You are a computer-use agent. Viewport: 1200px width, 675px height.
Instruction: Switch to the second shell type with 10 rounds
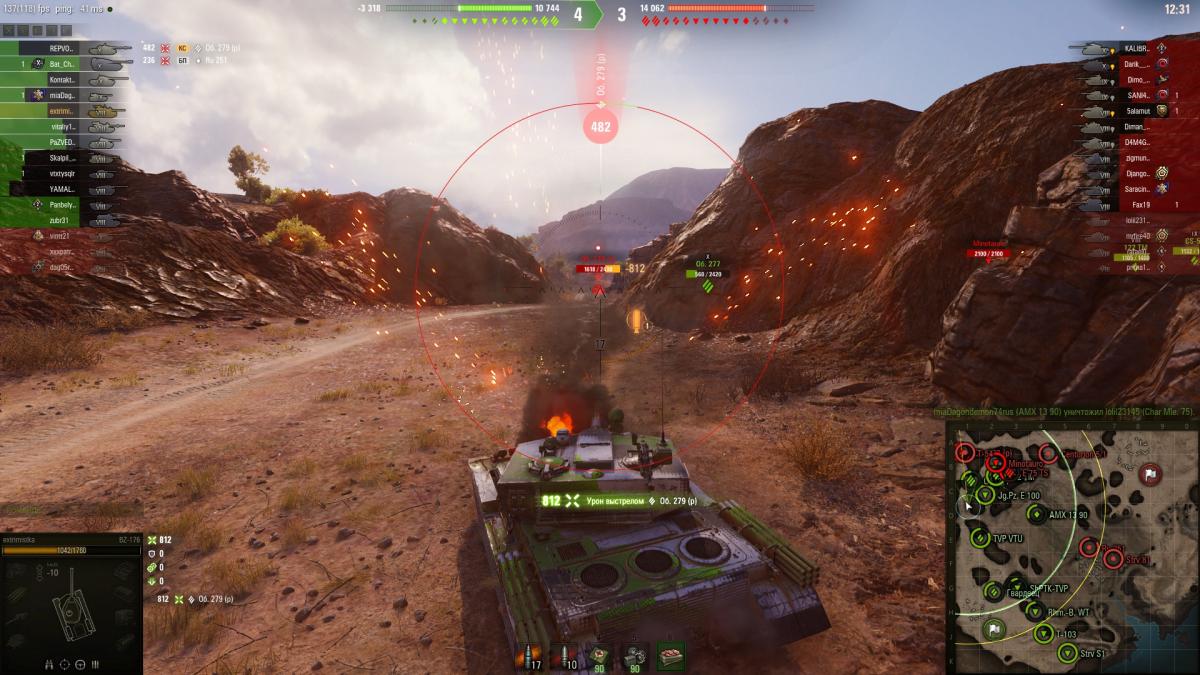(x=565, y=656)
